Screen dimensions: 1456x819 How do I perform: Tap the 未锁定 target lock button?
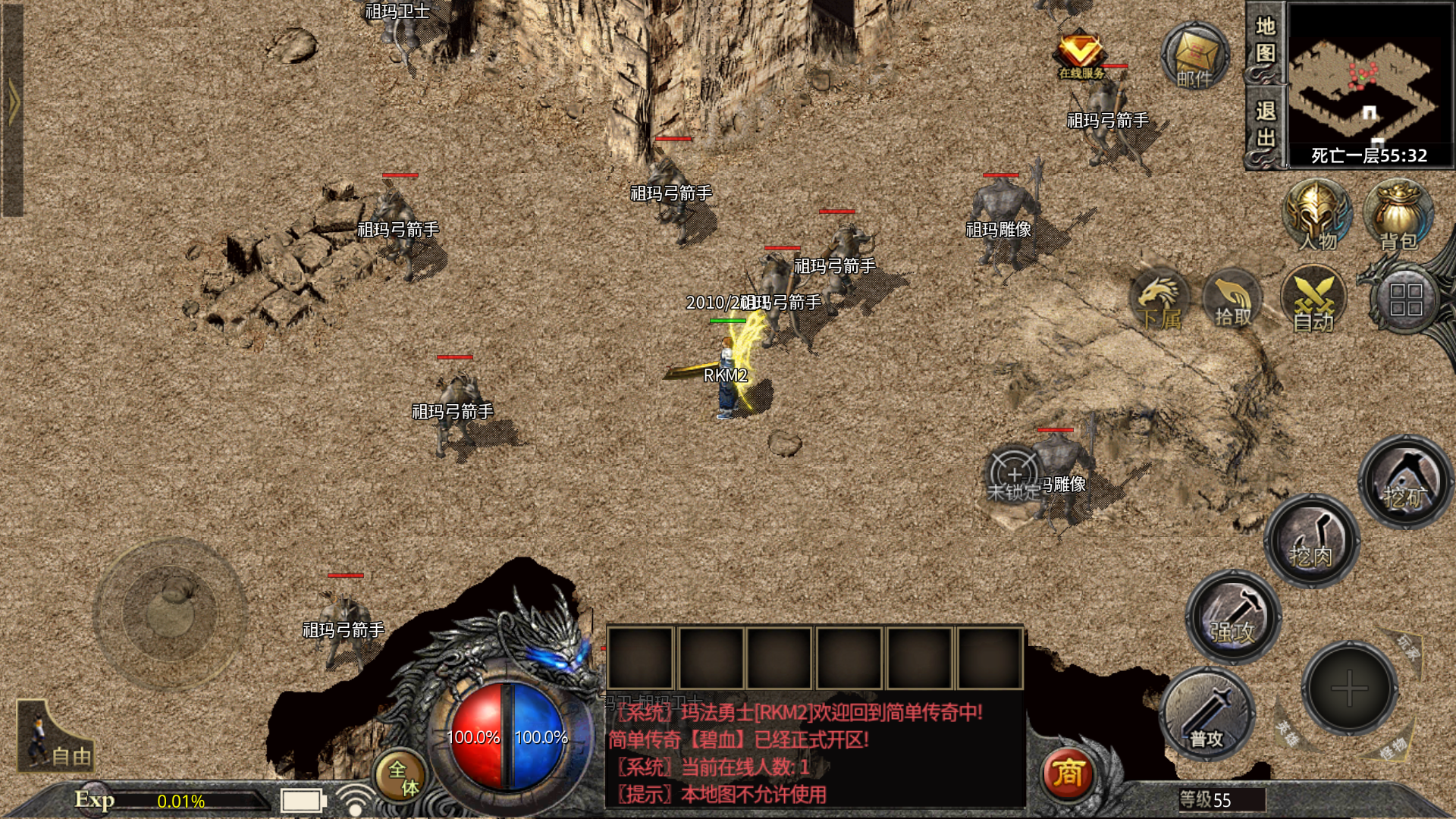(x=1014, y=475)
